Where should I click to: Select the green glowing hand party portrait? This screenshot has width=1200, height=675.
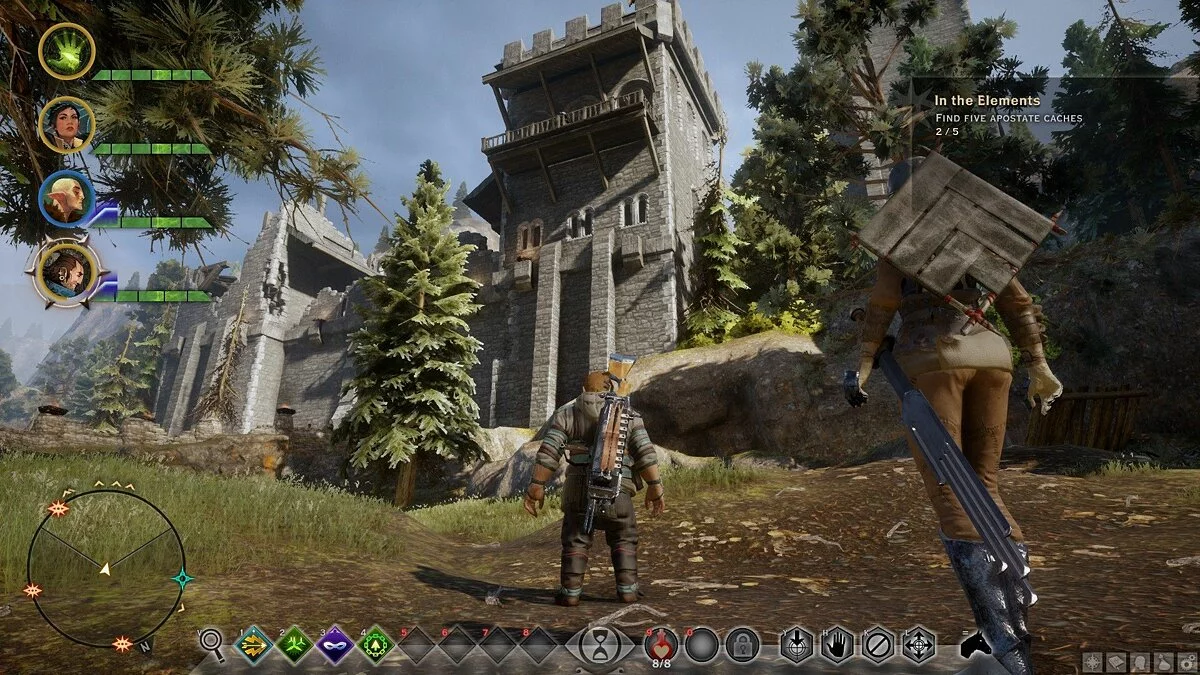tap(66, 51)
